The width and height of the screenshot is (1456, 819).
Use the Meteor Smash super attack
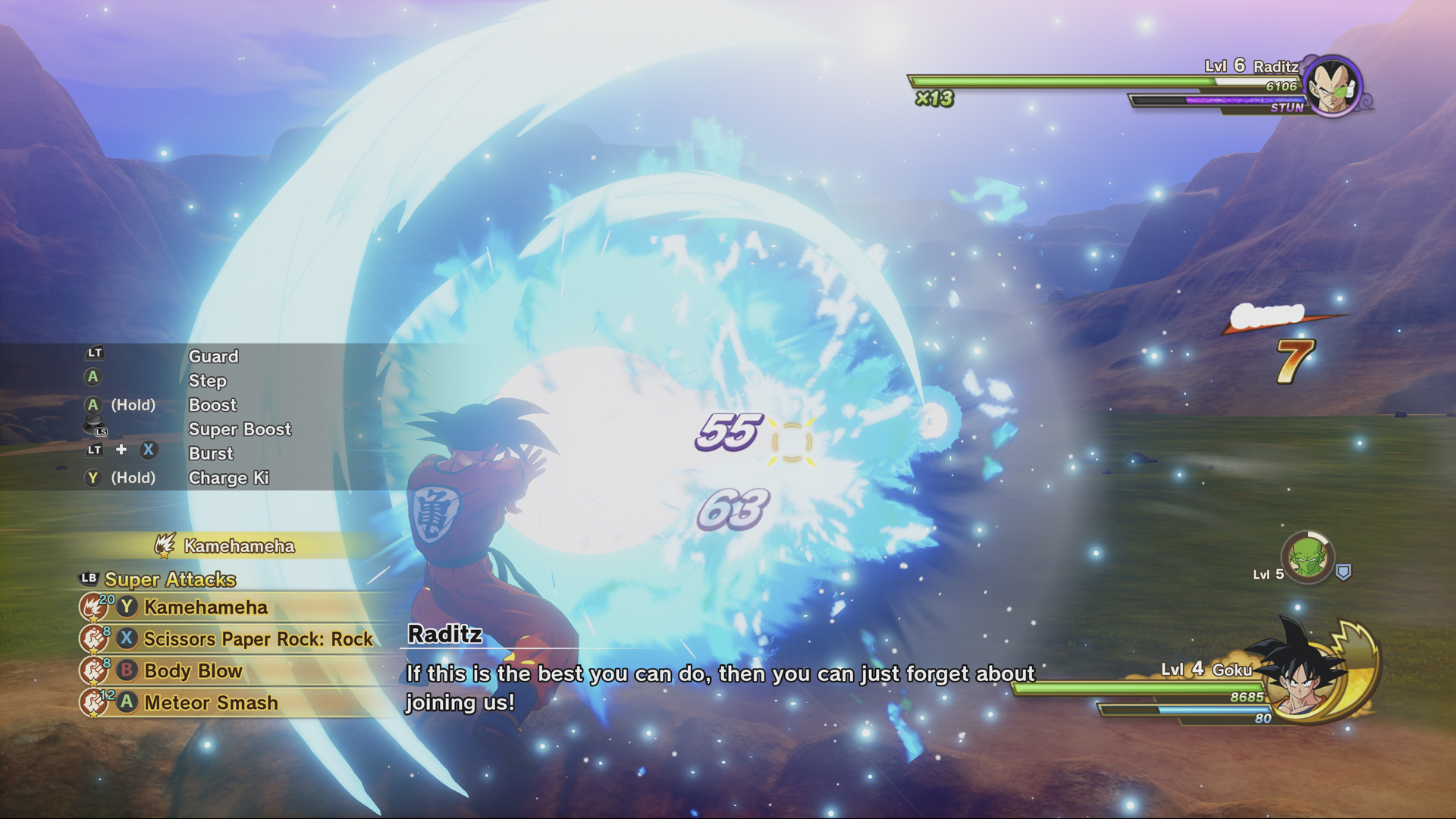(211, 703)
